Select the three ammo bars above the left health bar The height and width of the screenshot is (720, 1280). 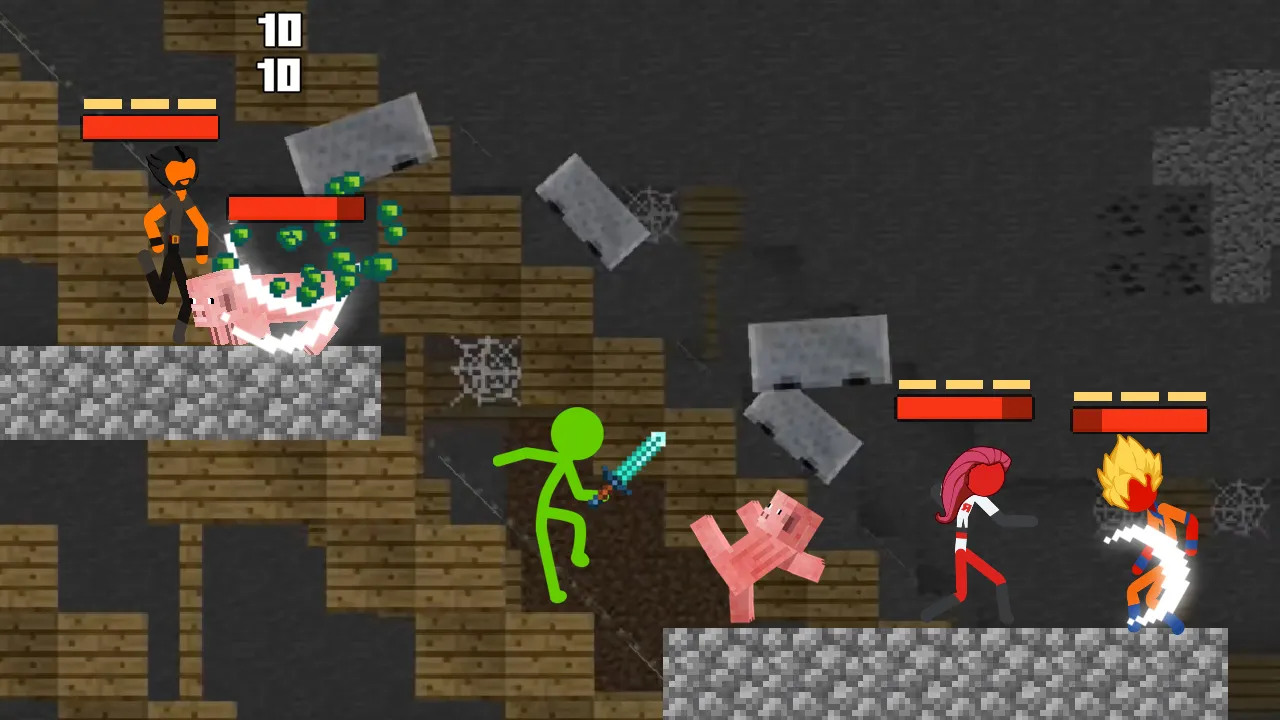tap(150, 103)
